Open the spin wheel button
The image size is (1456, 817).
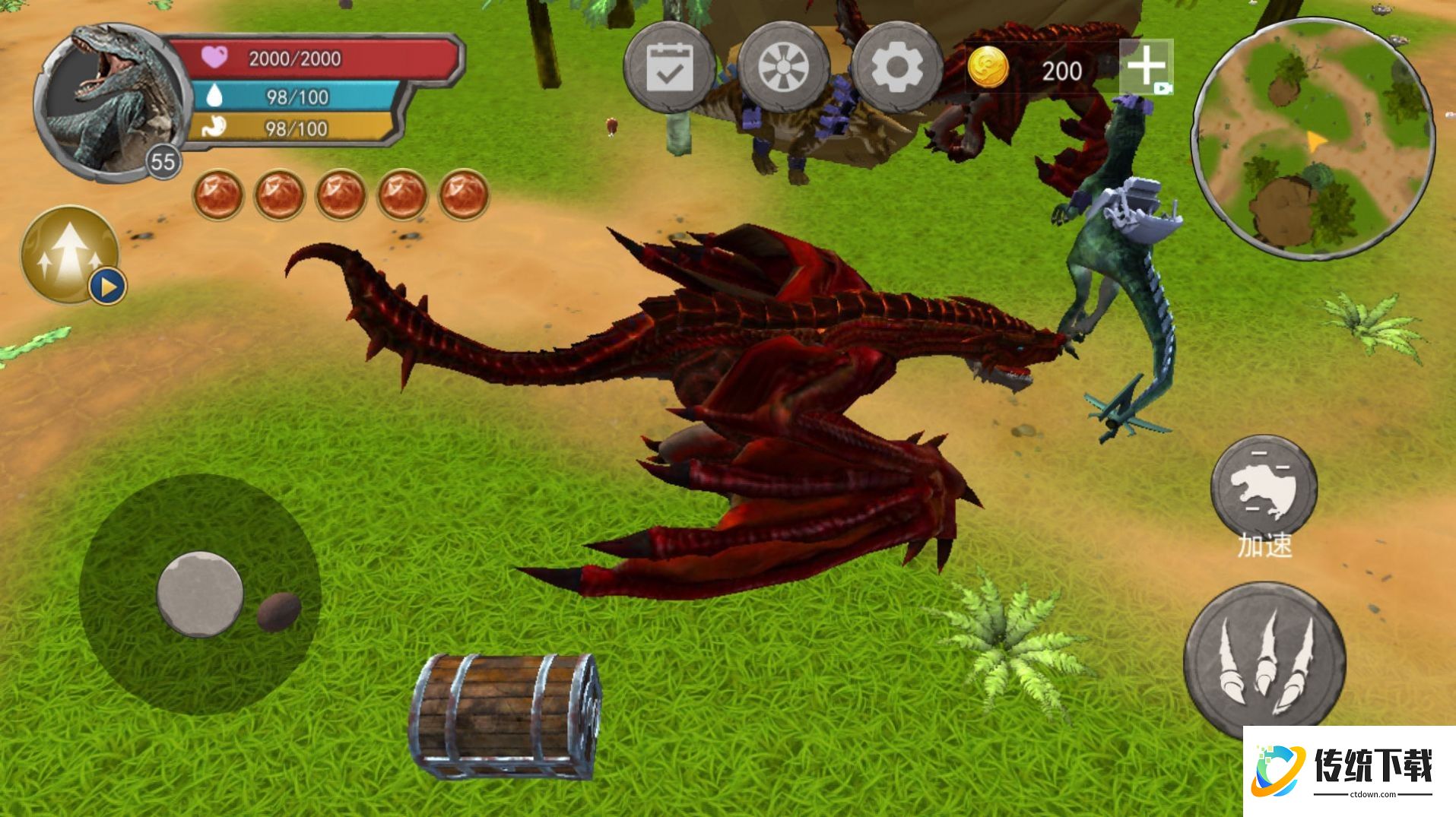(783, 68)
